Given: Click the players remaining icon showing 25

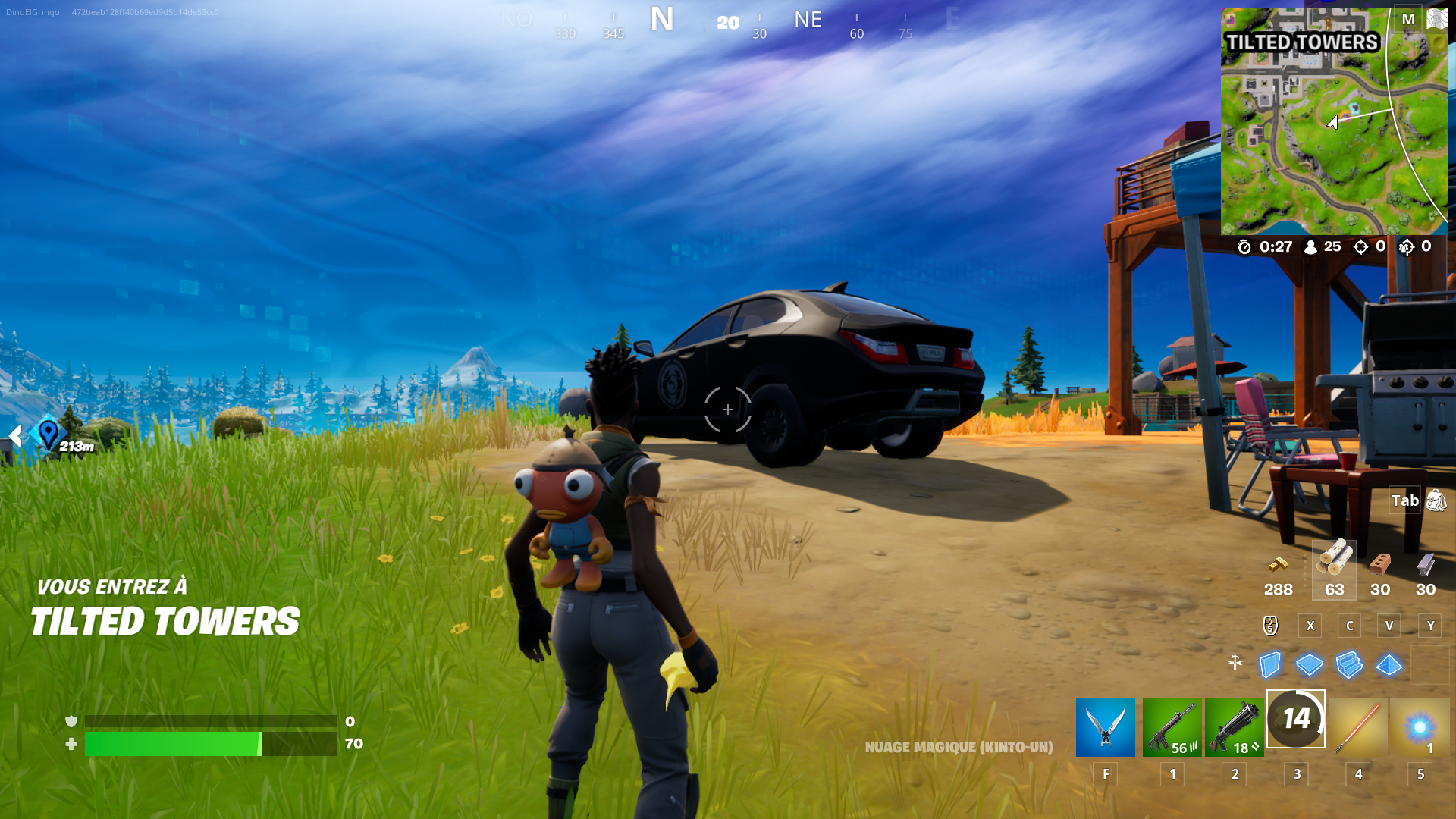Looking at the screenshot, I should coord(1312,246).
